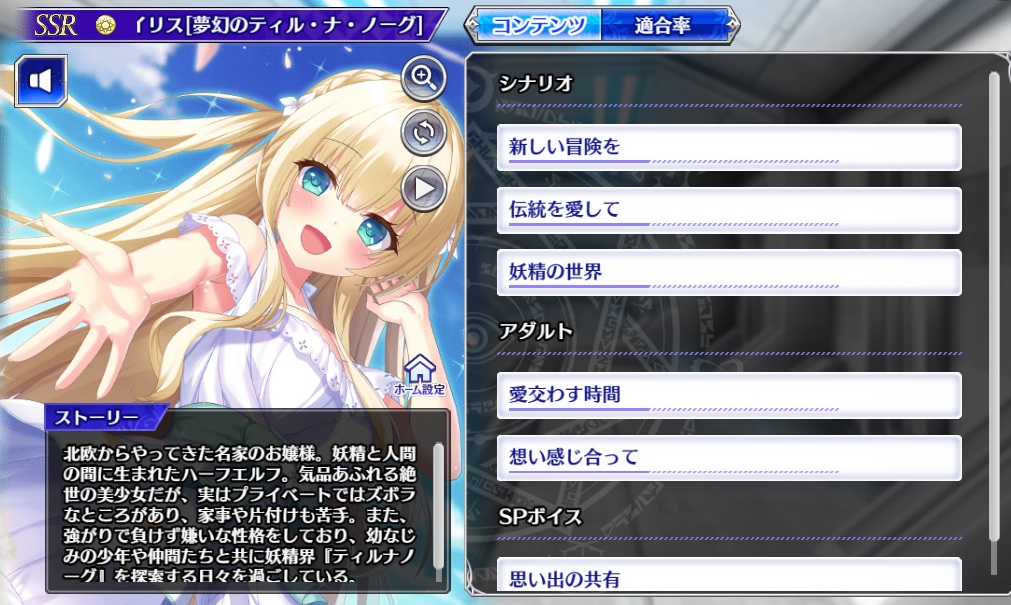This screenshot has height=605, width=1011.
Task: Click the magnifying glass zoom icon
Action: point(424,79)
